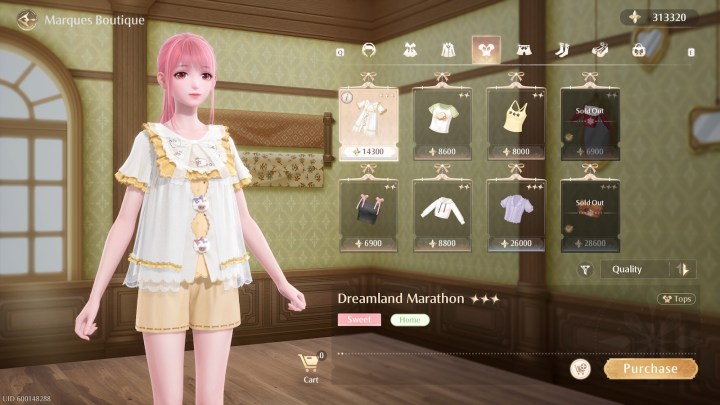Screen dimensions: 720x405
Task: Switch to the dresses category tab
Action: [x=409, y=49]
